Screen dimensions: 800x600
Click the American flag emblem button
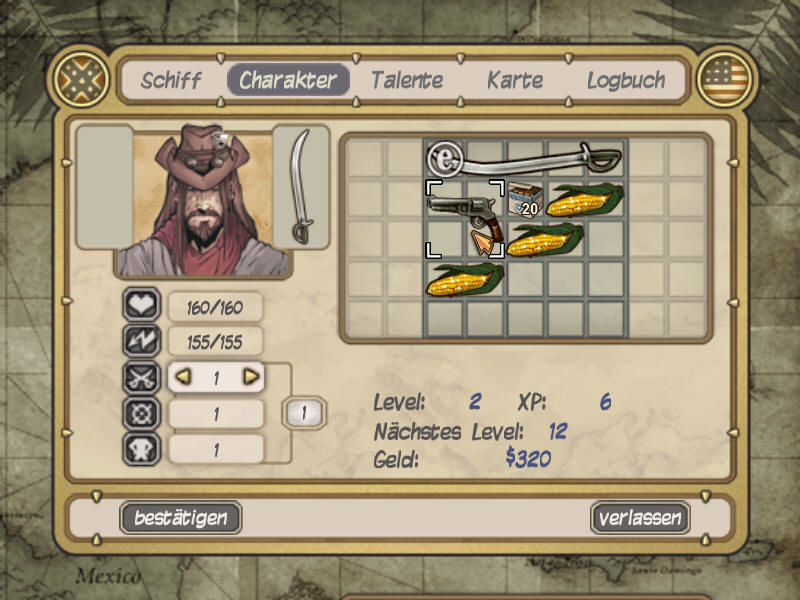(725, 77)
